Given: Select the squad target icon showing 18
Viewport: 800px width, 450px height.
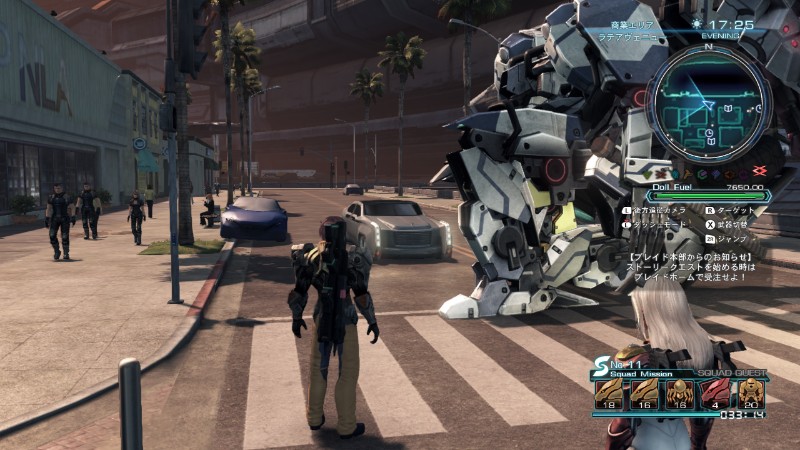Looking at the screenshot, I should (609, 392).
